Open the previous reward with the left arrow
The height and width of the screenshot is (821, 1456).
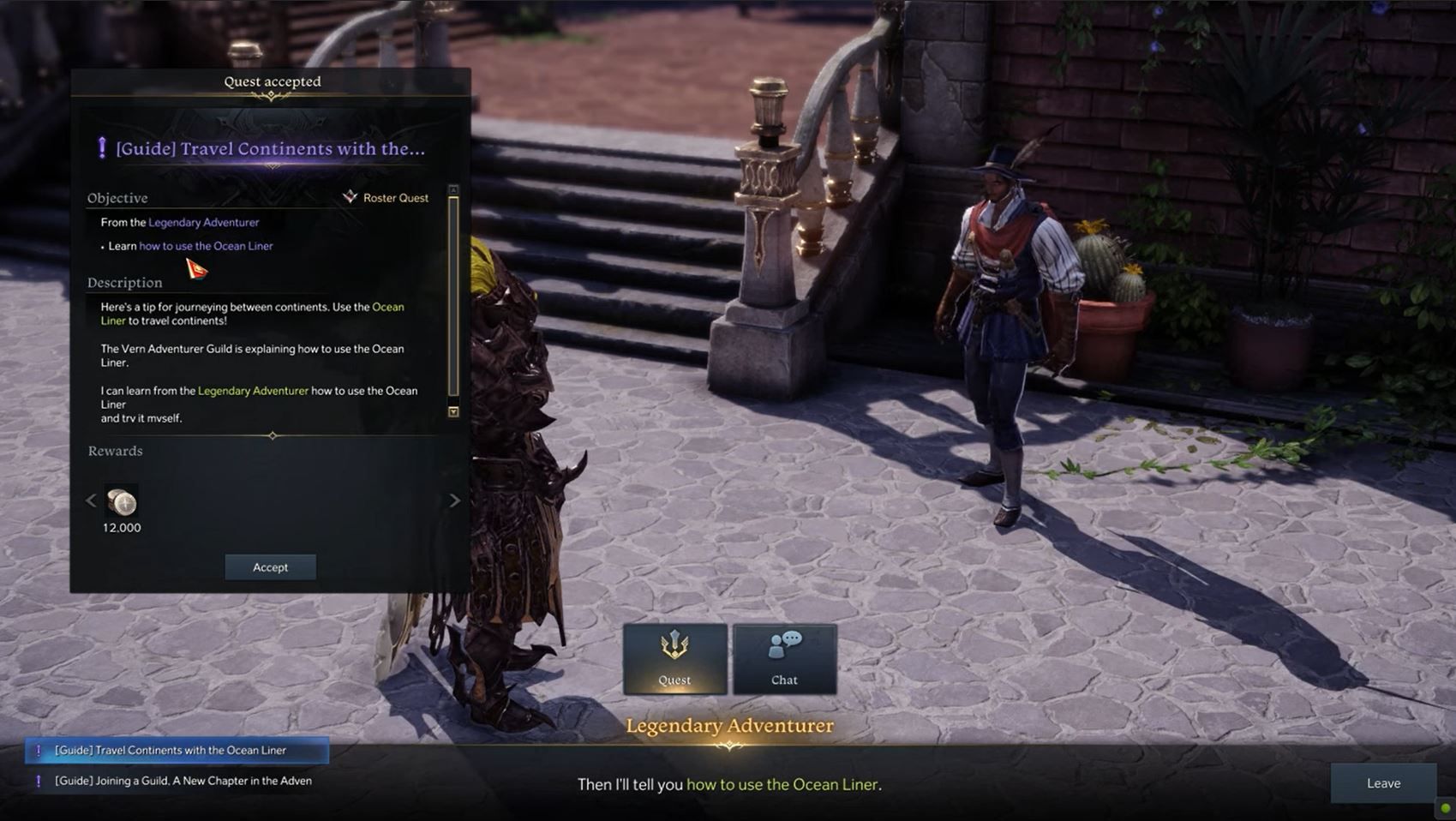click(x=91, y=500)
